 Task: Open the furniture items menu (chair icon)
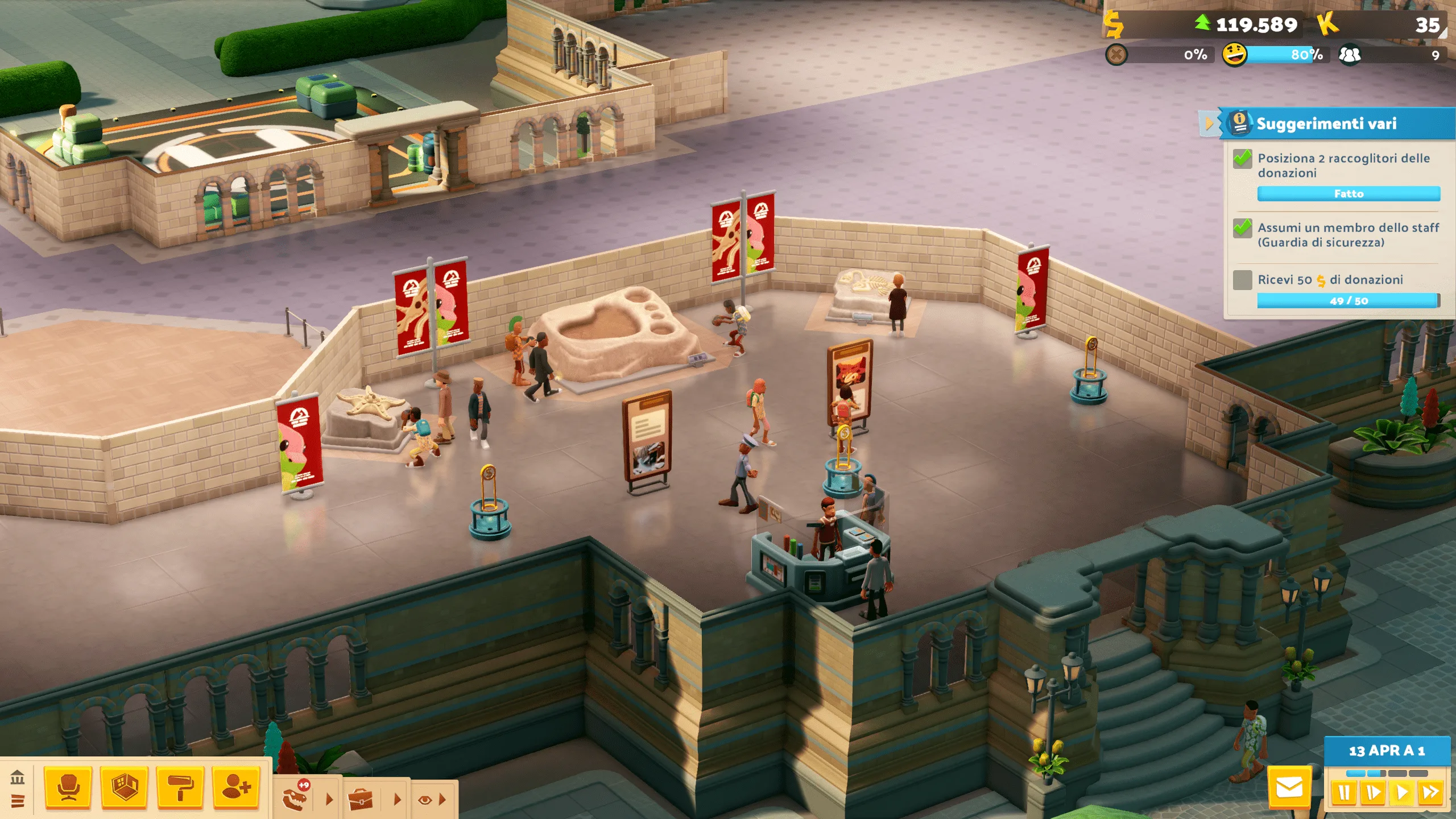pyautogui.click(x=68, y=787)
